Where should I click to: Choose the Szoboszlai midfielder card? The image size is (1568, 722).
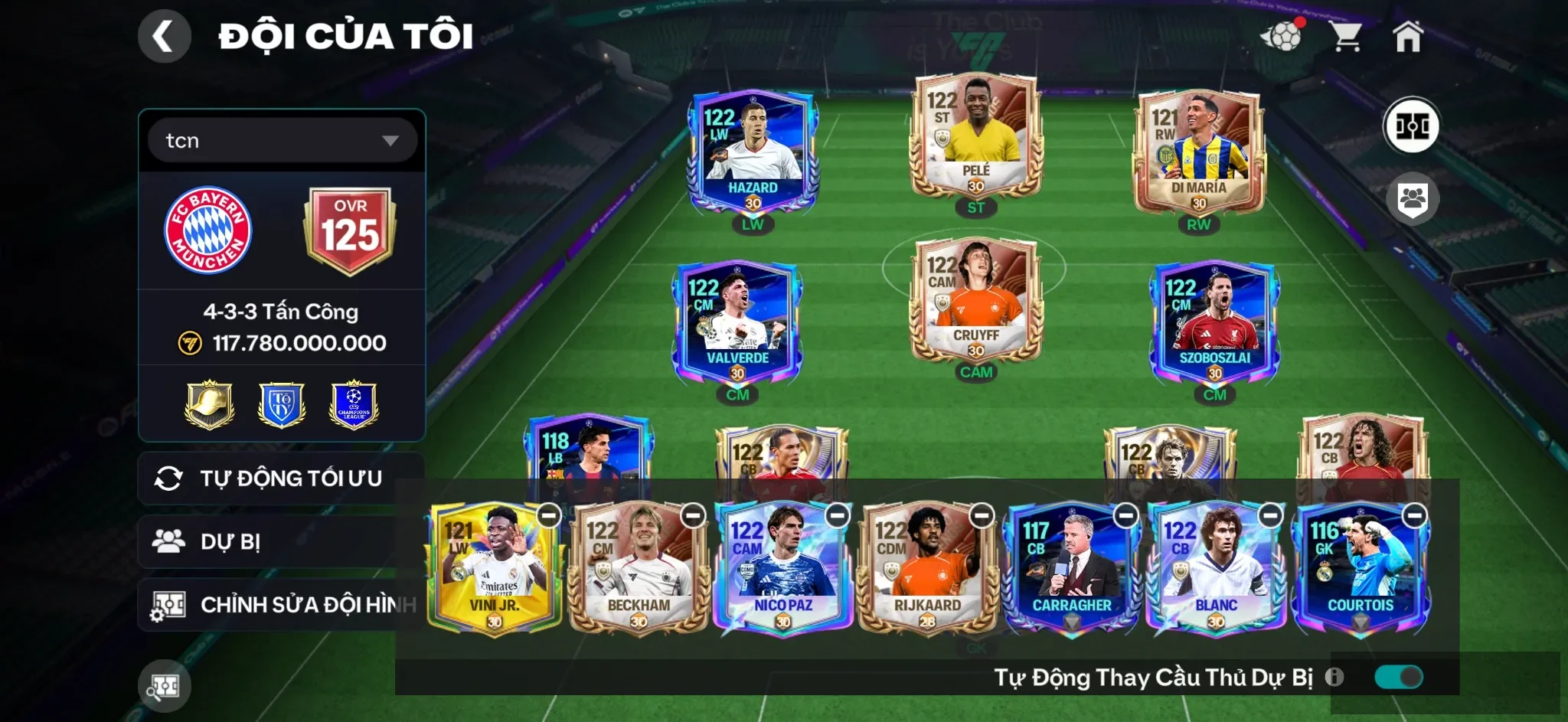(1214, 324)
